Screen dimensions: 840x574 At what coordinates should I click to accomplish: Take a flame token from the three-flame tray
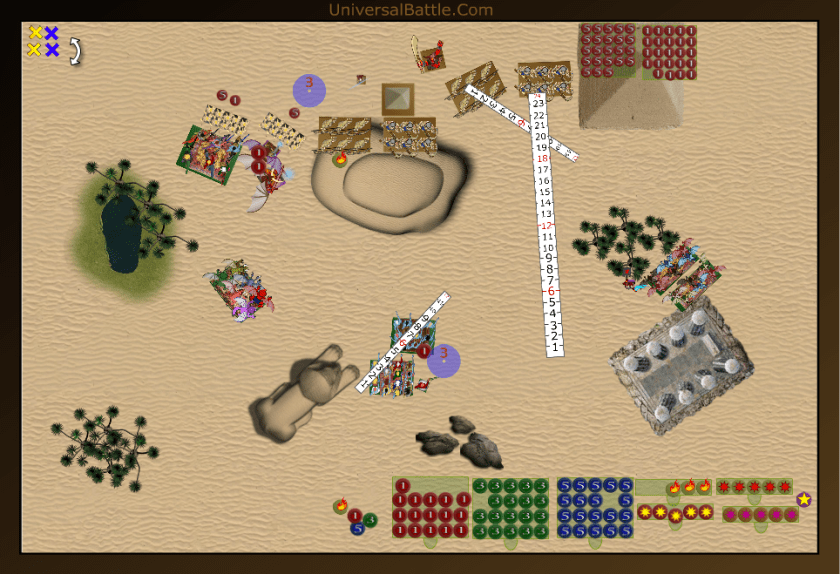689,487
